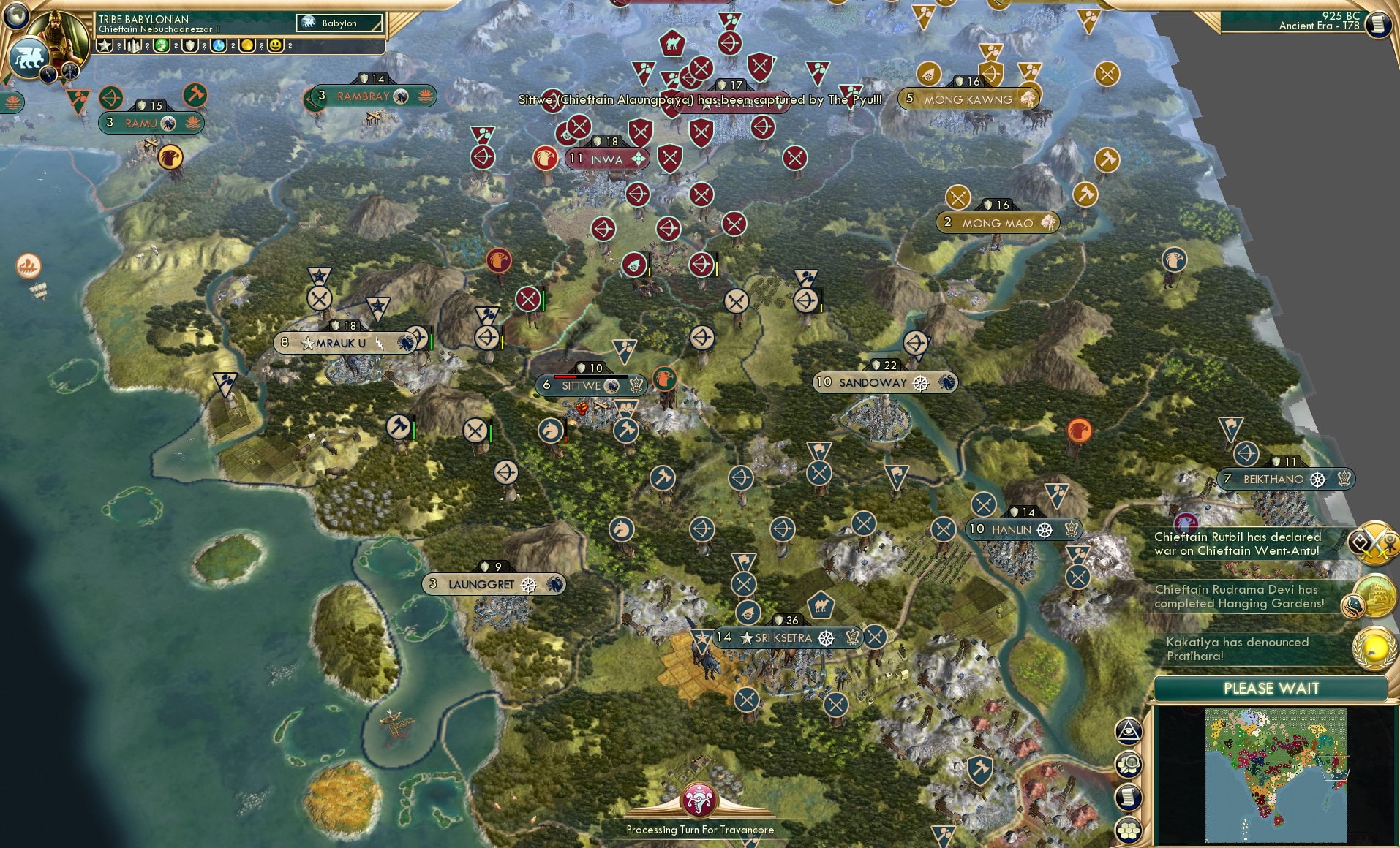This screenshot has height=848, width=1400.
Task: Click the gold coin icon in the resource panel
Action: pos(247,45)
